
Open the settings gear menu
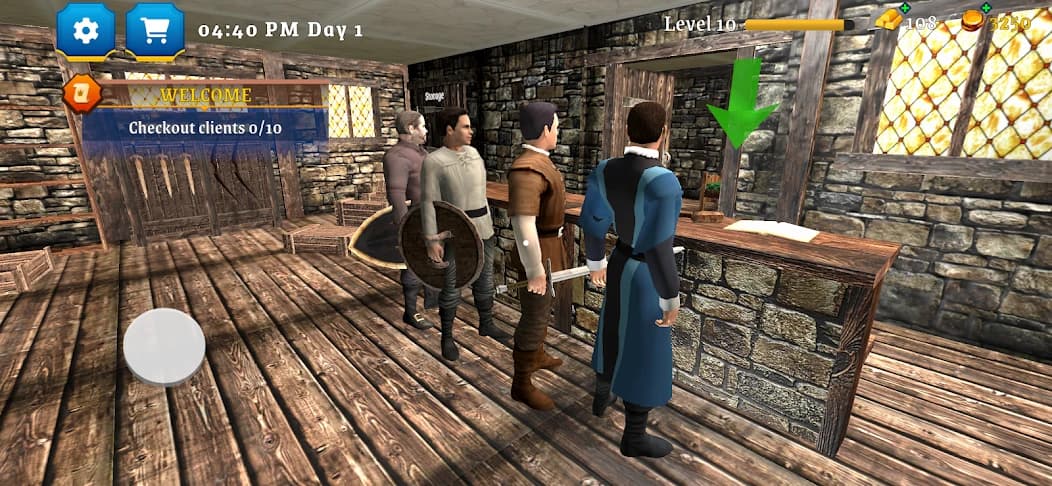pyautogui.click(x=85, y=30)
